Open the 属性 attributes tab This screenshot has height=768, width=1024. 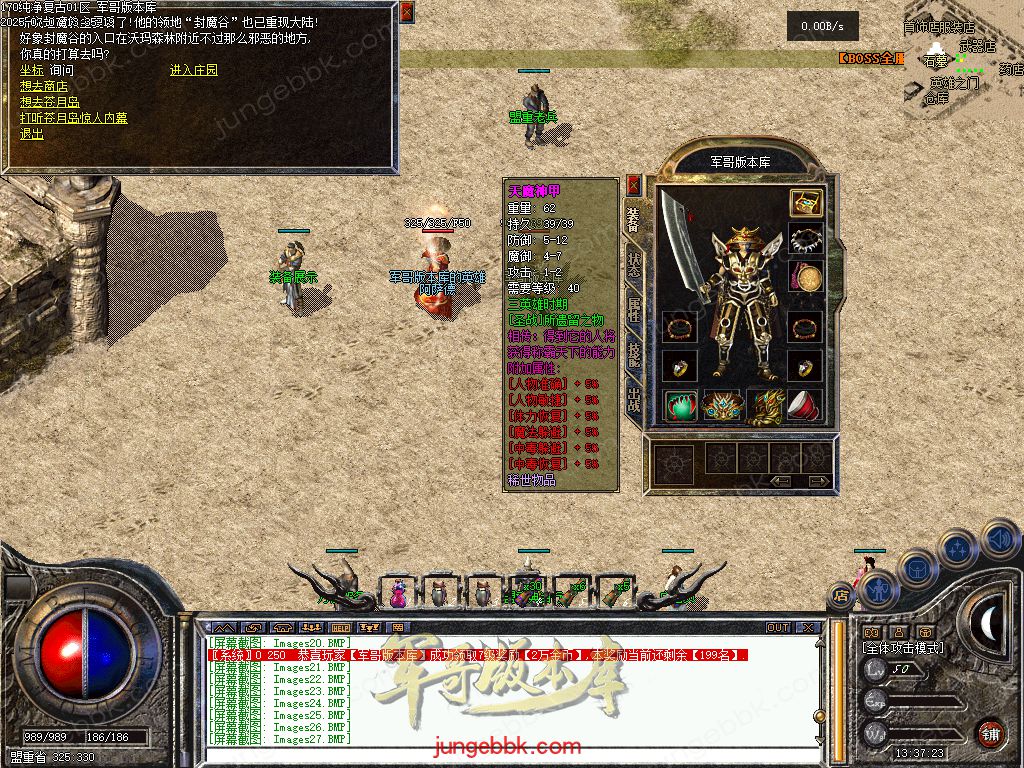[x=633, y=310]
